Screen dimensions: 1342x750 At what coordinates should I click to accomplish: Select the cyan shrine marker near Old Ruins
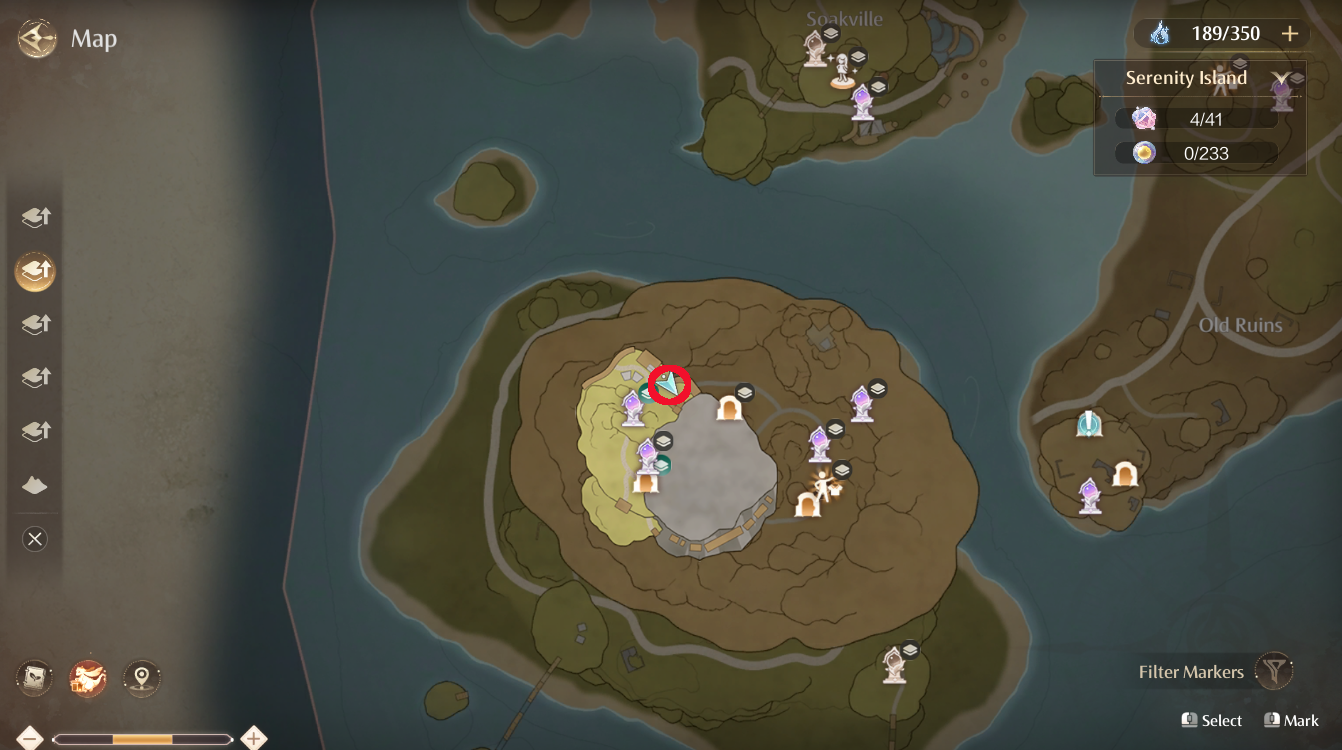click(x=1090, y=424)
